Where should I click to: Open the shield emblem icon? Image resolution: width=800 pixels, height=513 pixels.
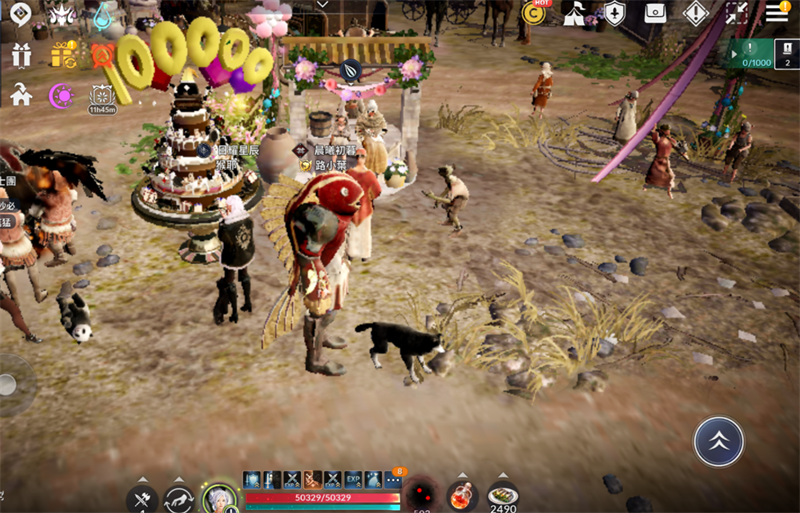(615, 14)
